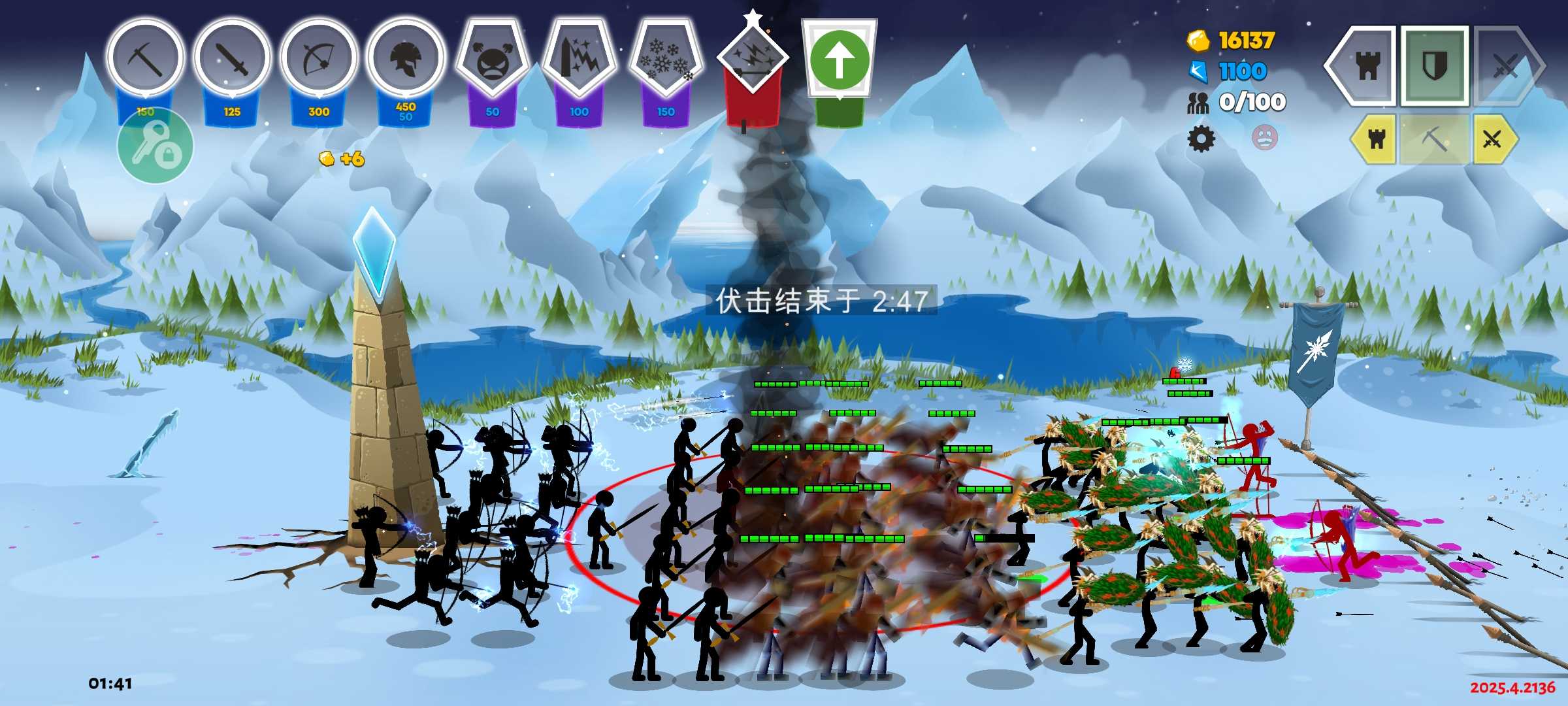The image size is (1568, 706).
Task: Train a miner with the pickaxe button
Action: 145,59
